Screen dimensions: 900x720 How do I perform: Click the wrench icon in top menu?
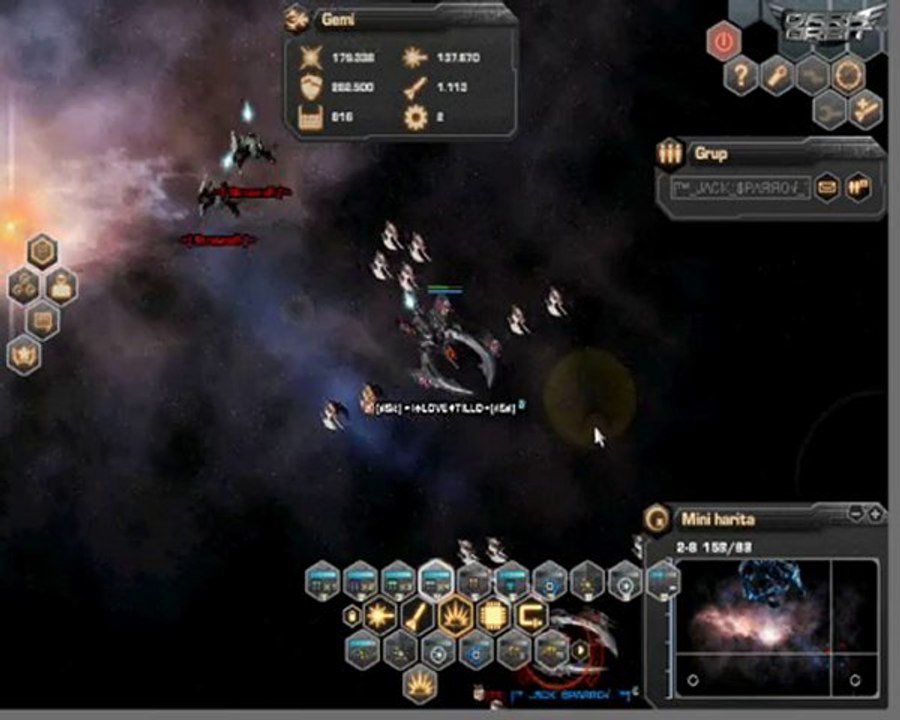click(x=776, y=76)
